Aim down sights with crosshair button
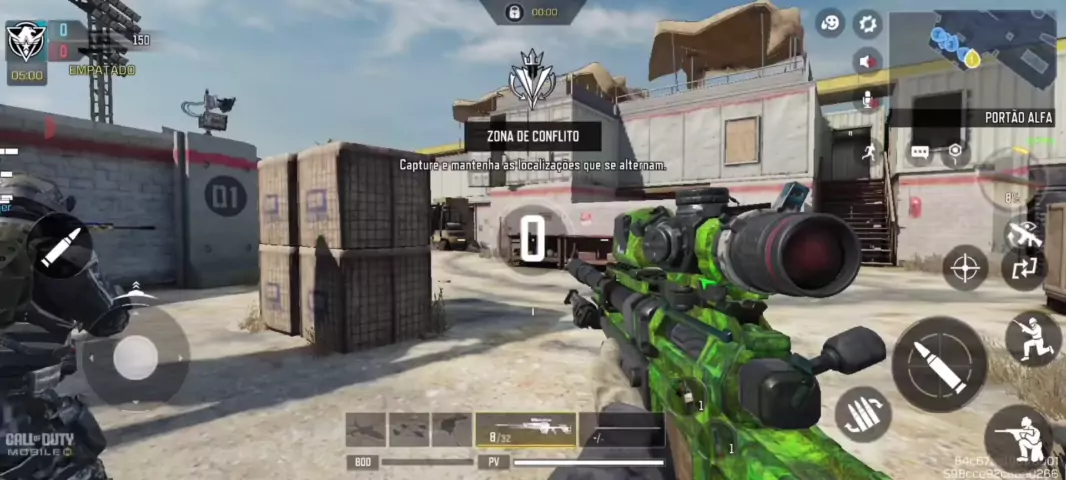The image size is (1066, 480). pos(965,268)
